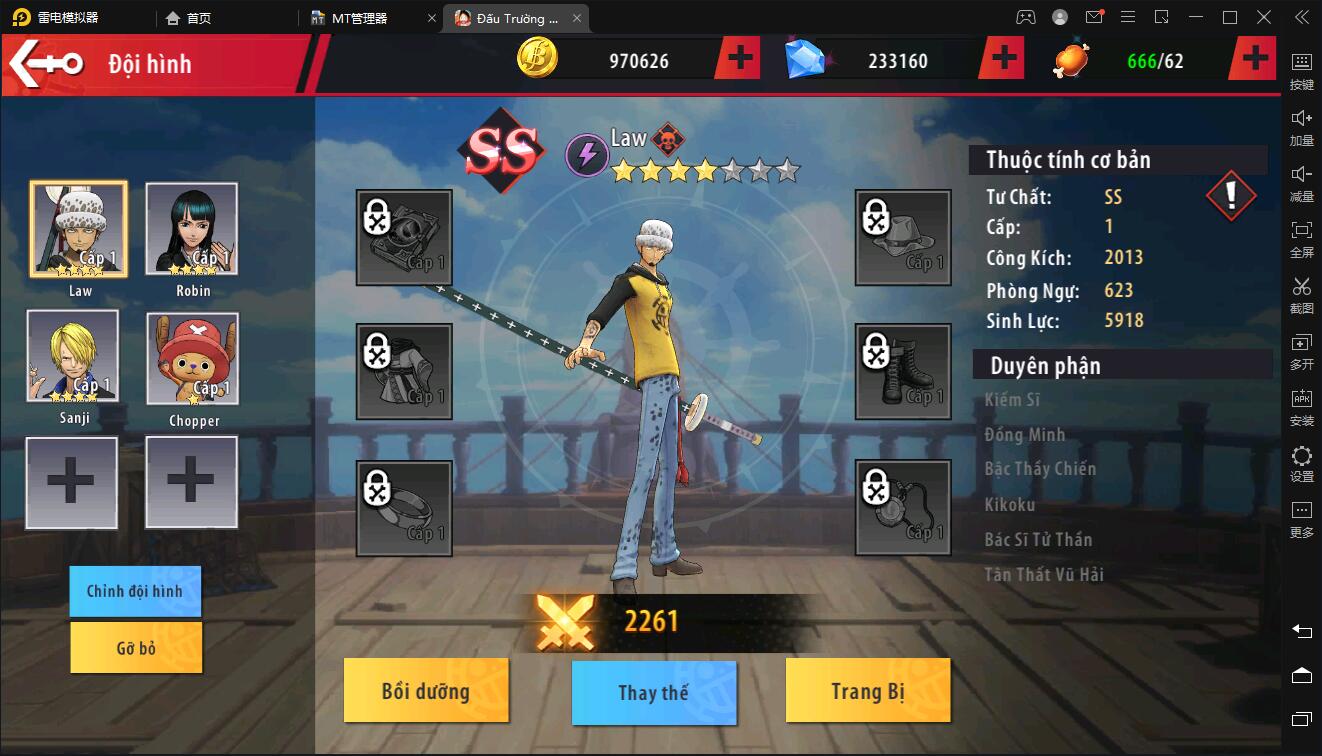Screen dimensions: 1322x756
Task: Click Thay thế to replace the character
Action: [x=654, y=690]
